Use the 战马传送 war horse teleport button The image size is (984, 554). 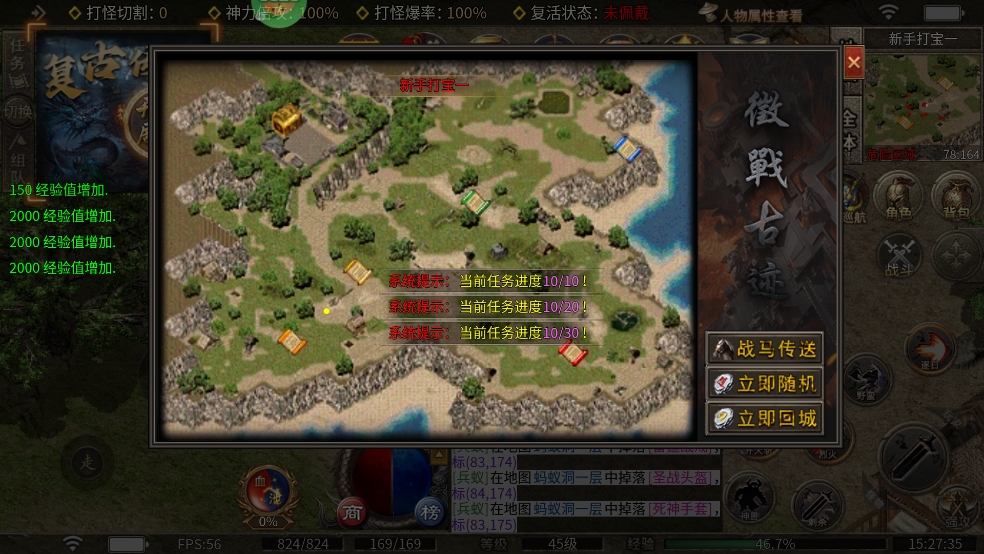(765, 349)
